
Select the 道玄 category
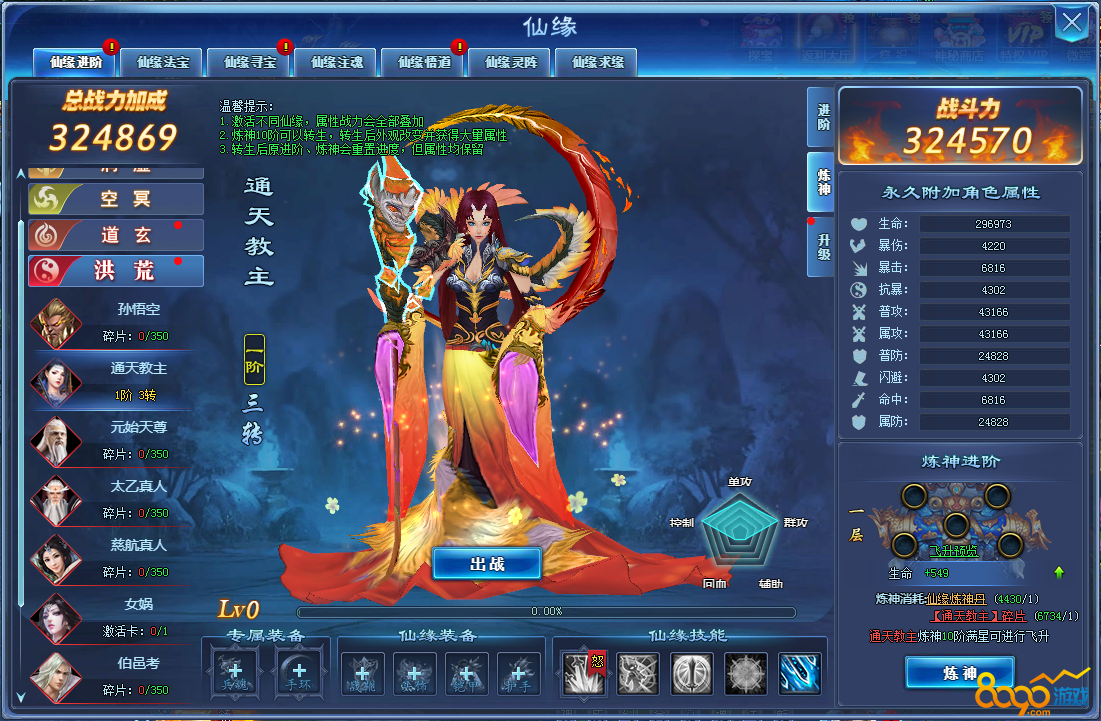click(x=116, y=235)
